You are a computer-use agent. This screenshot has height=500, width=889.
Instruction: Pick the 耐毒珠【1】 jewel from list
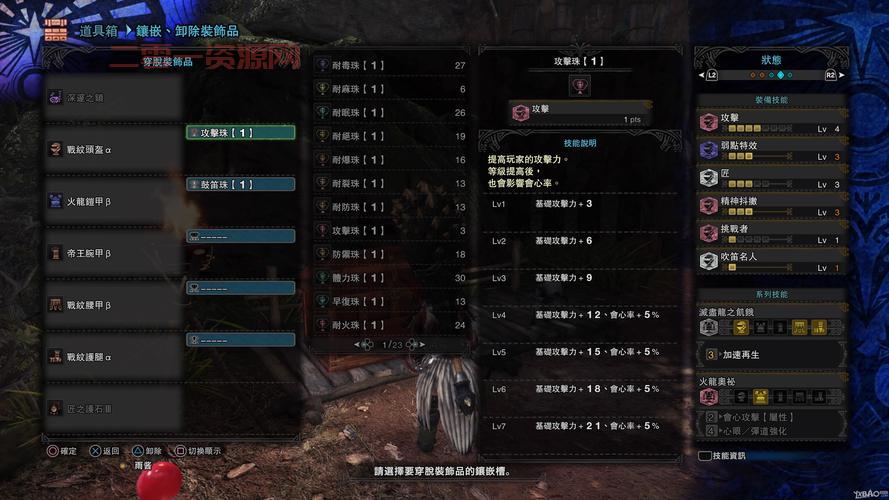390,65
